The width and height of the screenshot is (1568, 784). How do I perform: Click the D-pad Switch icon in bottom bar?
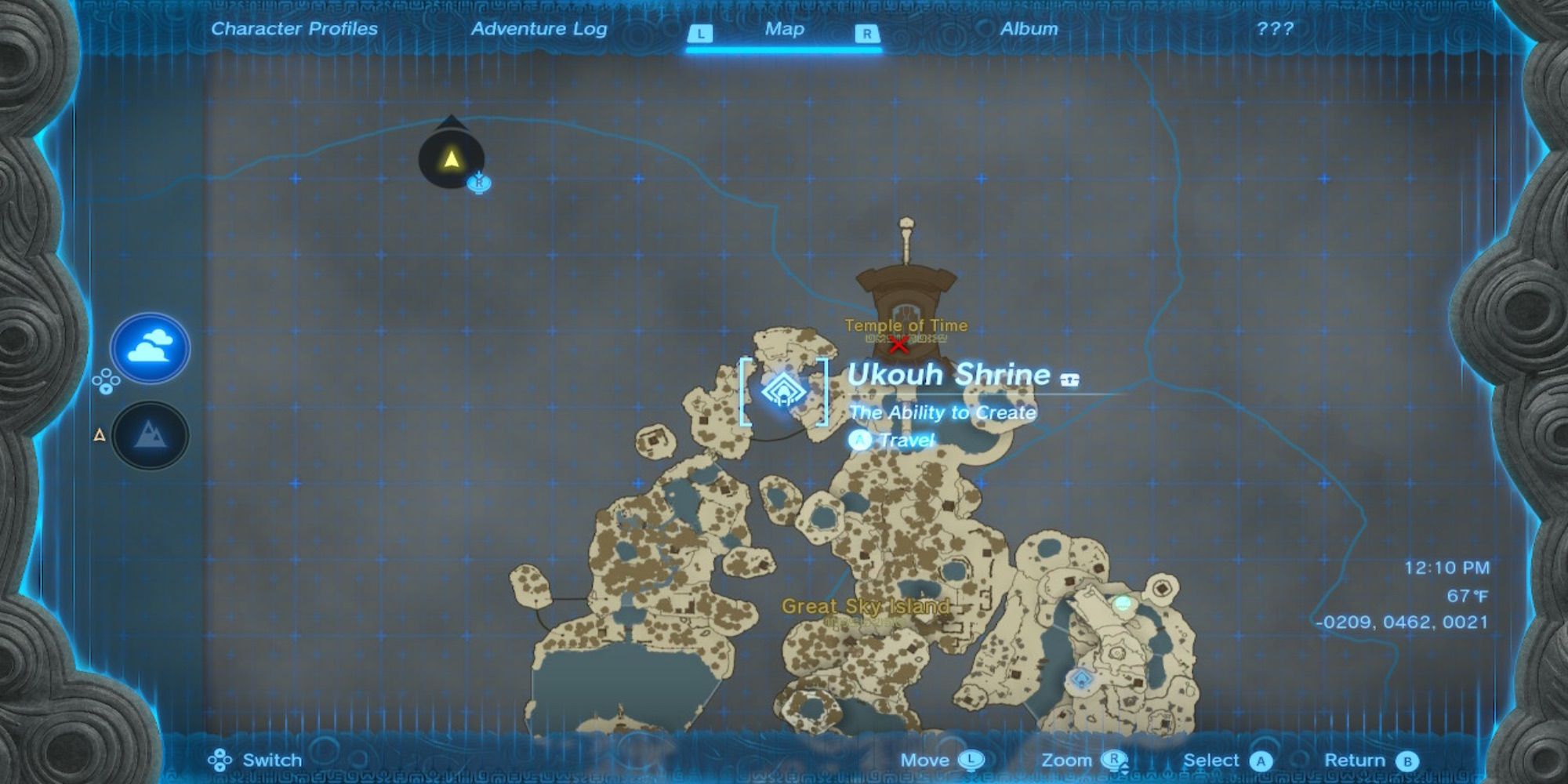pos(222,760)
